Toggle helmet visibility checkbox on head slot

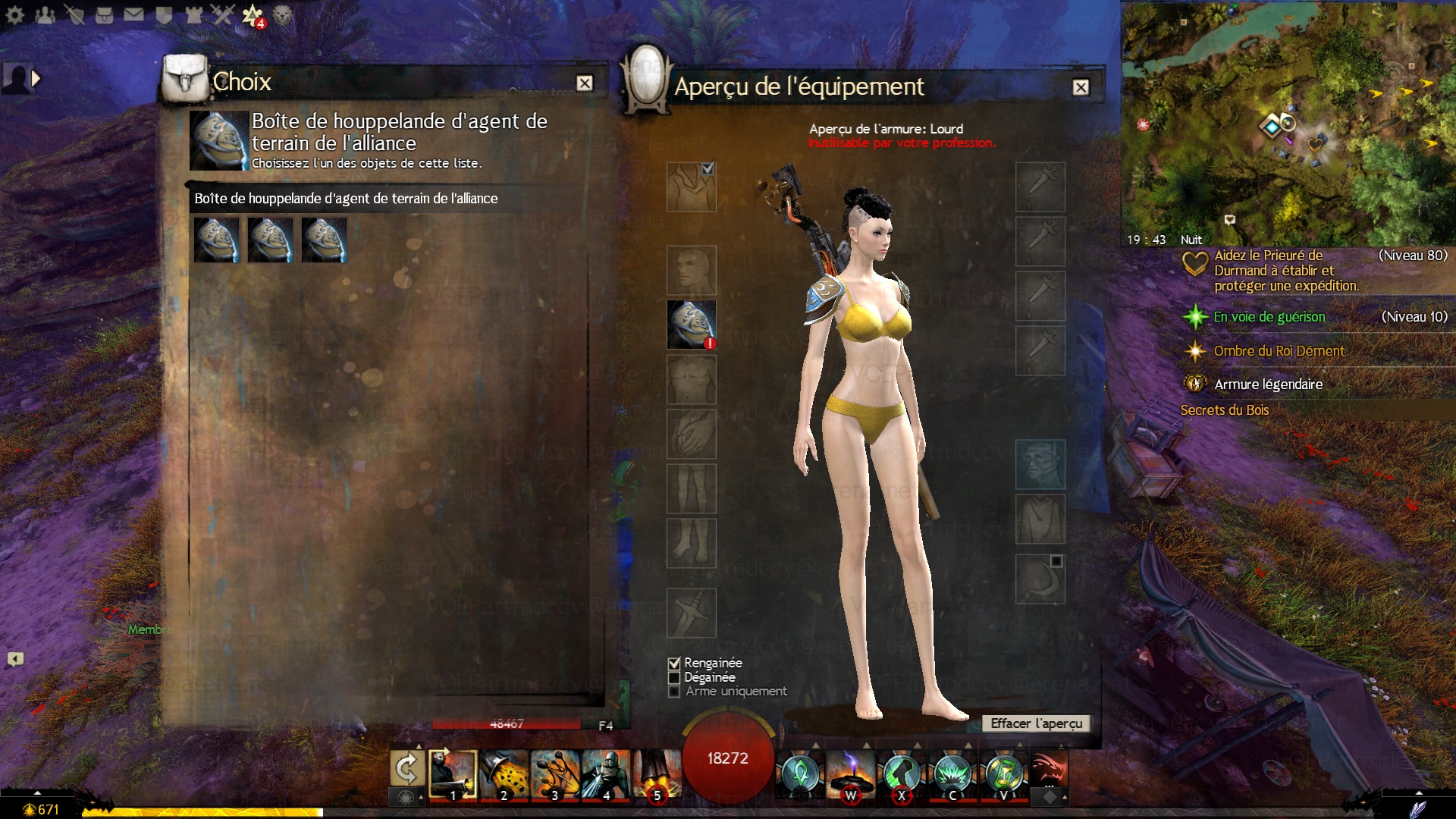(708, 168)
